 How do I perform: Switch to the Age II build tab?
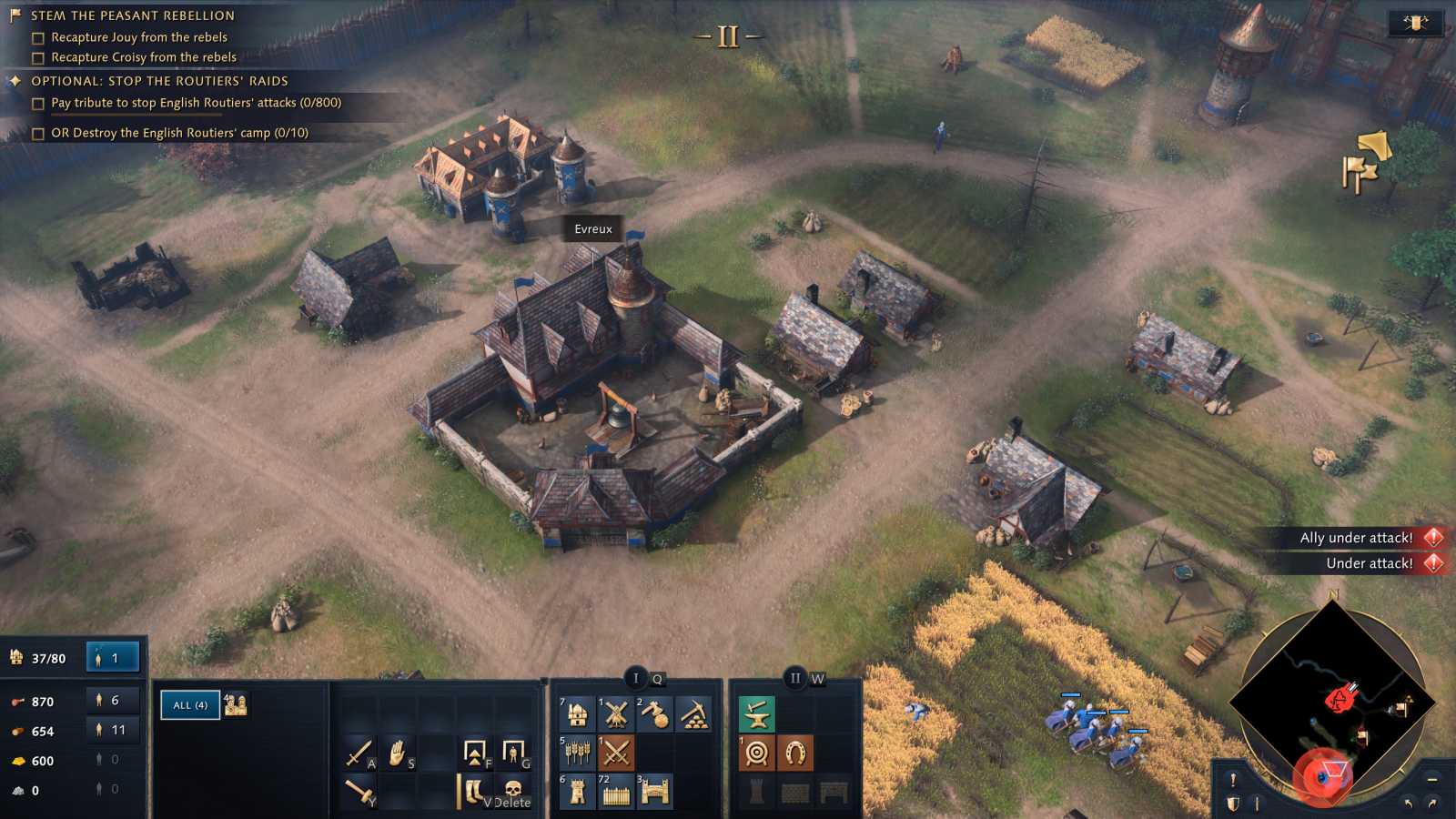click(x=796, y=677)
